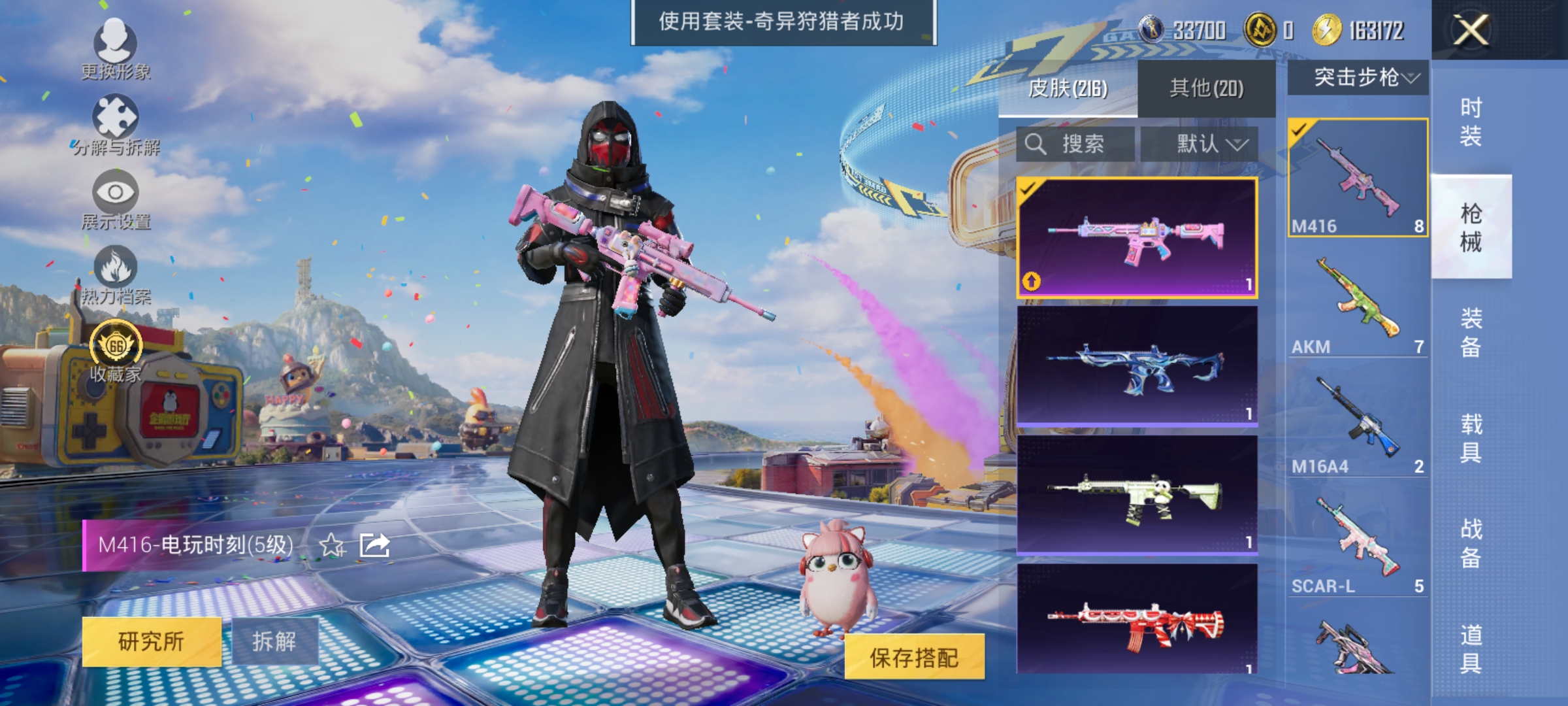This screenshot has height=706, width=1568.
Task: Click the magnifier icon in the 搜索 search bar
Action: coord(1036,144)
